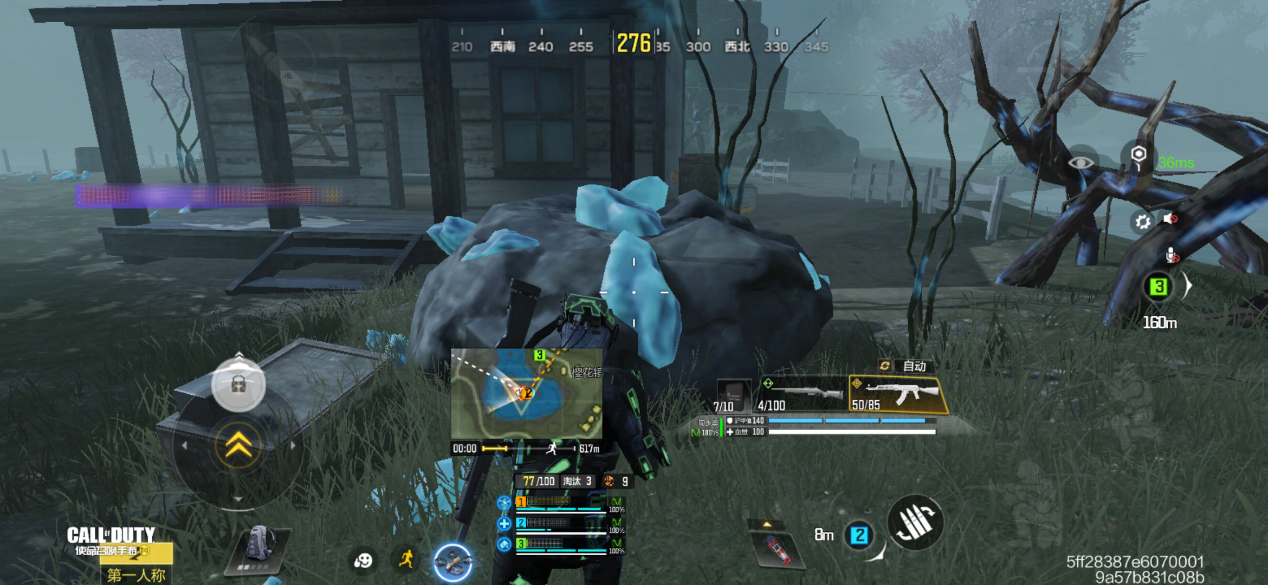Click the eye free-look icon
This screenshot has height=585, width=1268.
tap(1082, 162)
